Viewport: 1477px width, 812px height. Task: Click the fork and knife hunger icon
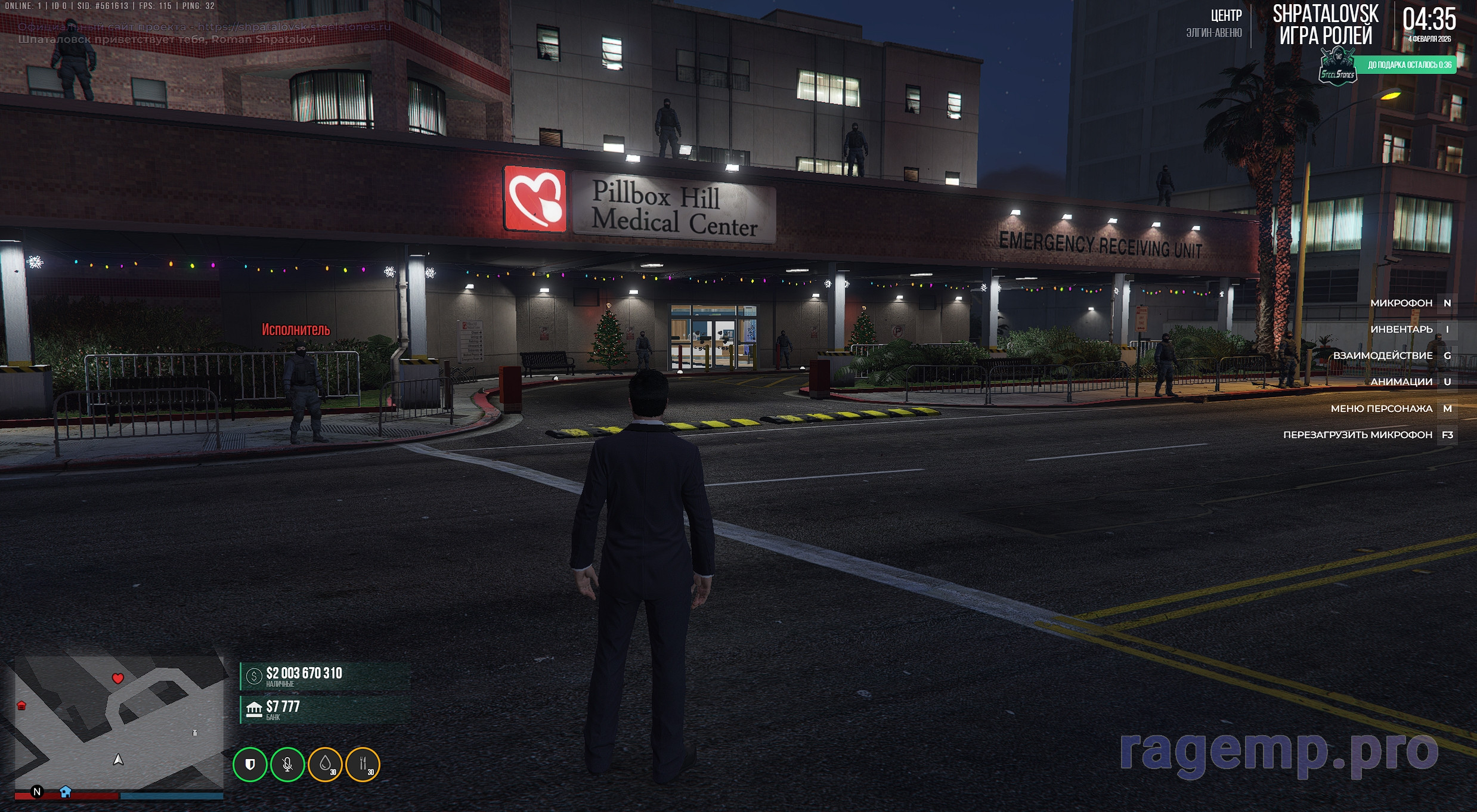click(x=363, y=764)
